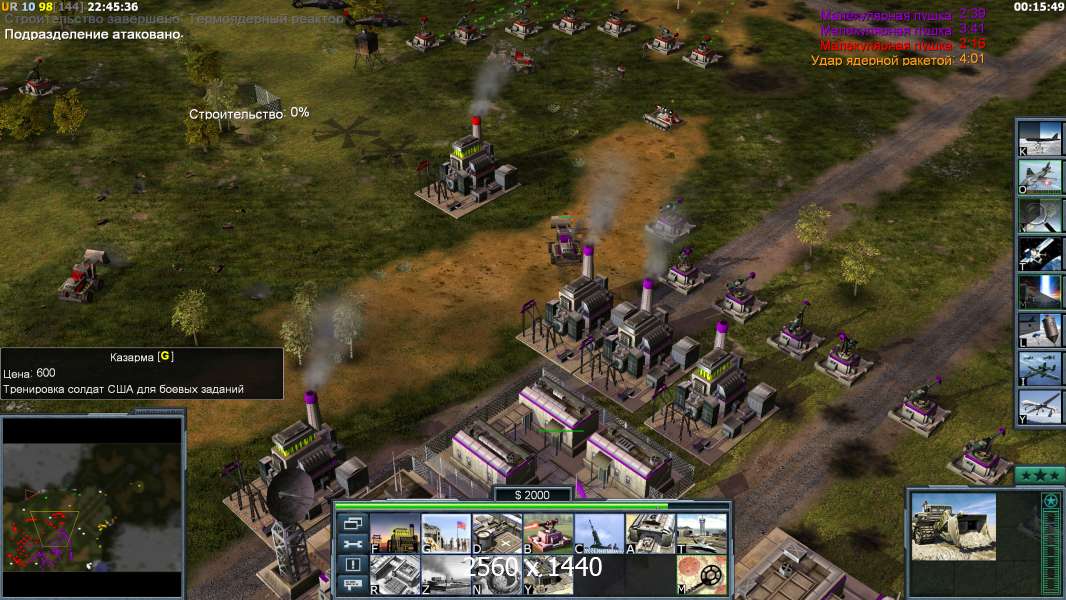Select the War Factory build icon marked A
Screen dimensions: 1066x600
click(x=650, y=533)
